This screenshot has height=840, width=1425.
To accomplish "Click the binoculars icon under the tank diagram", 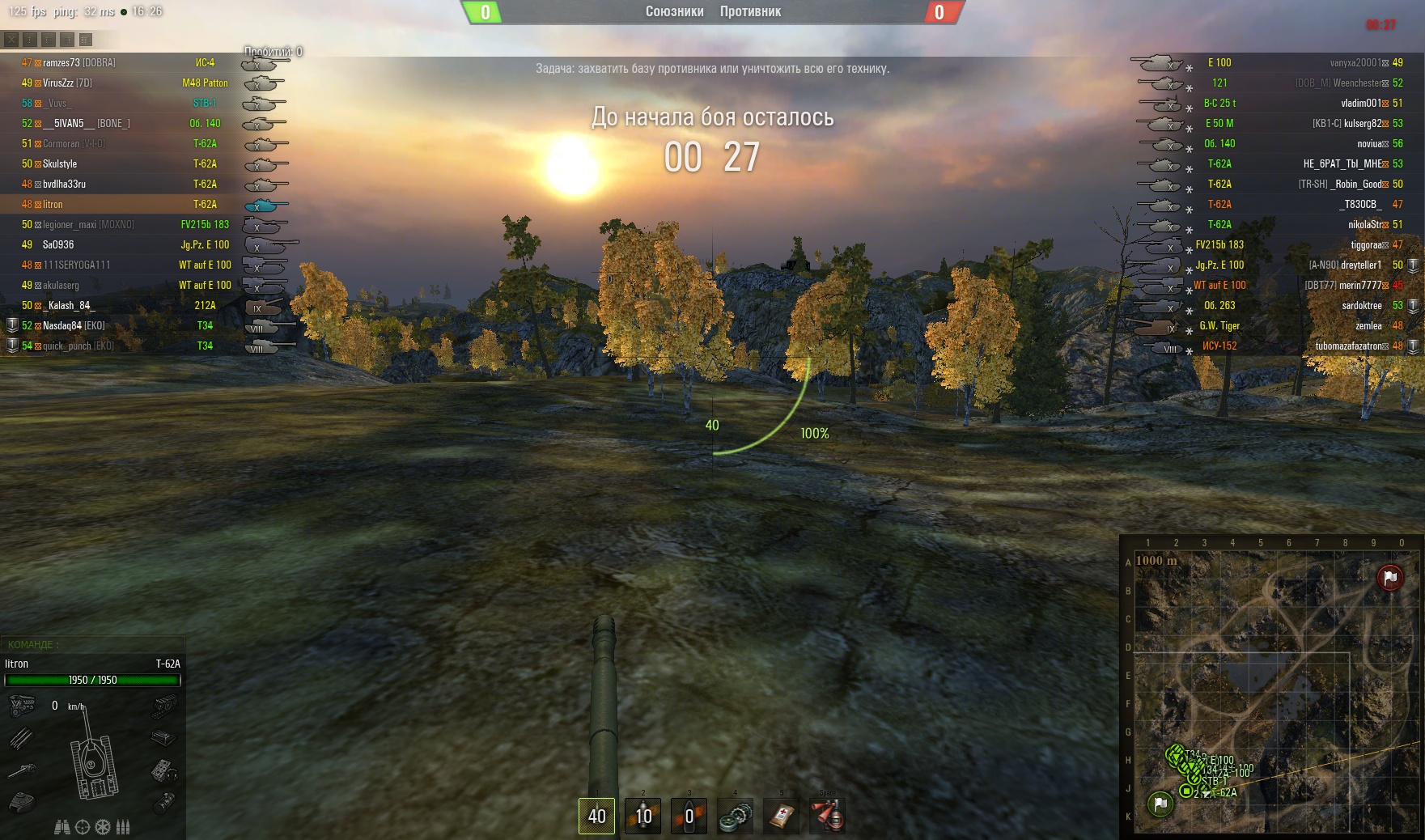I will tap(61, 827).
